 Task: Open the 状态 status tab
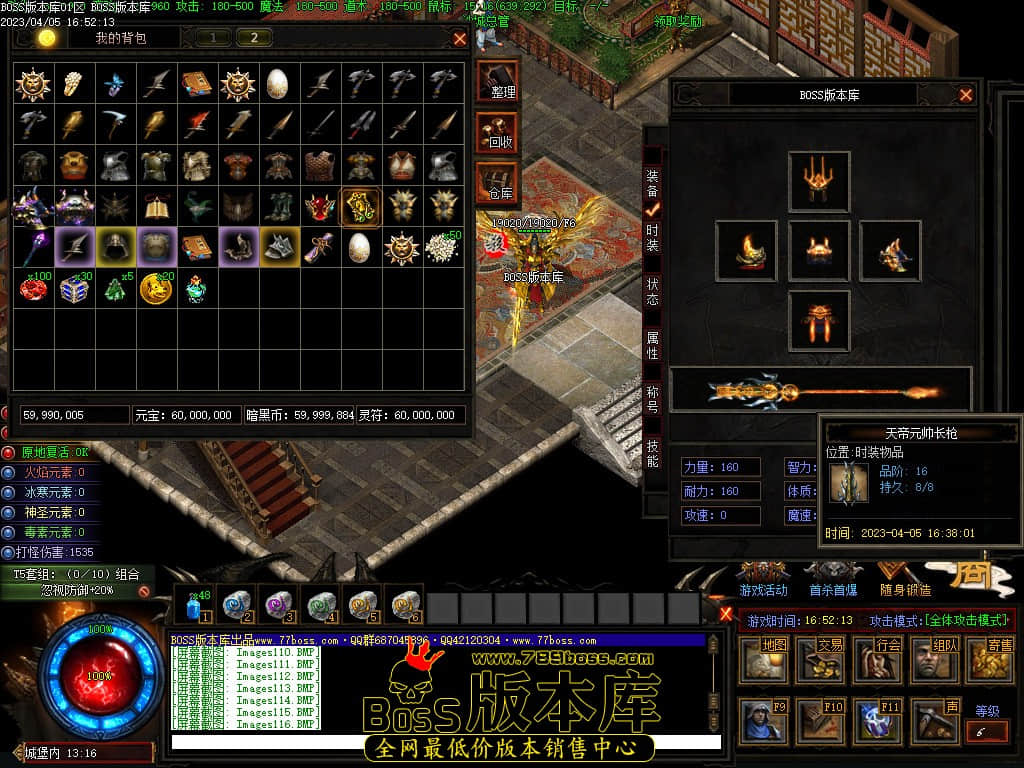(653, 291)
